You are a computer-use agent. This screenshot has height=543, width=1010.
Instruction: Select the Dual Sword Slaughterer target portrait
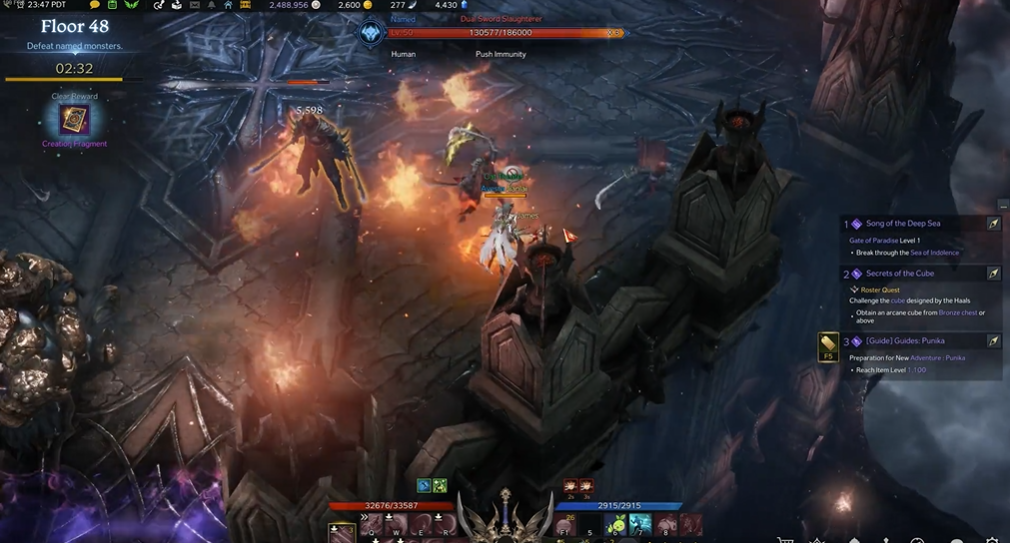tap(370, 33)
